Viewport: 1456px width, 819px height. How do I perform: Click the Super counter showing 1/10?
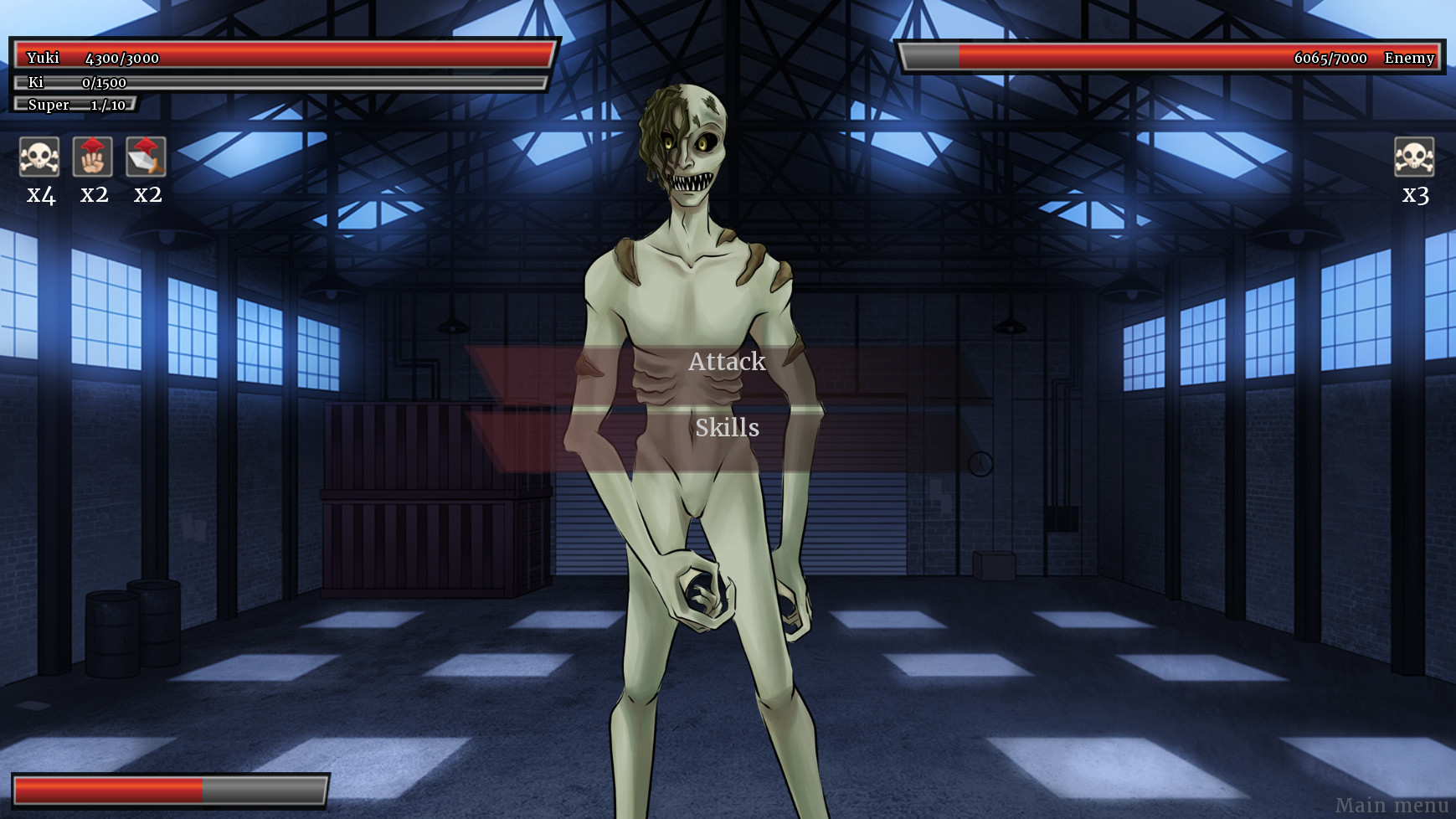coord(75,104)
